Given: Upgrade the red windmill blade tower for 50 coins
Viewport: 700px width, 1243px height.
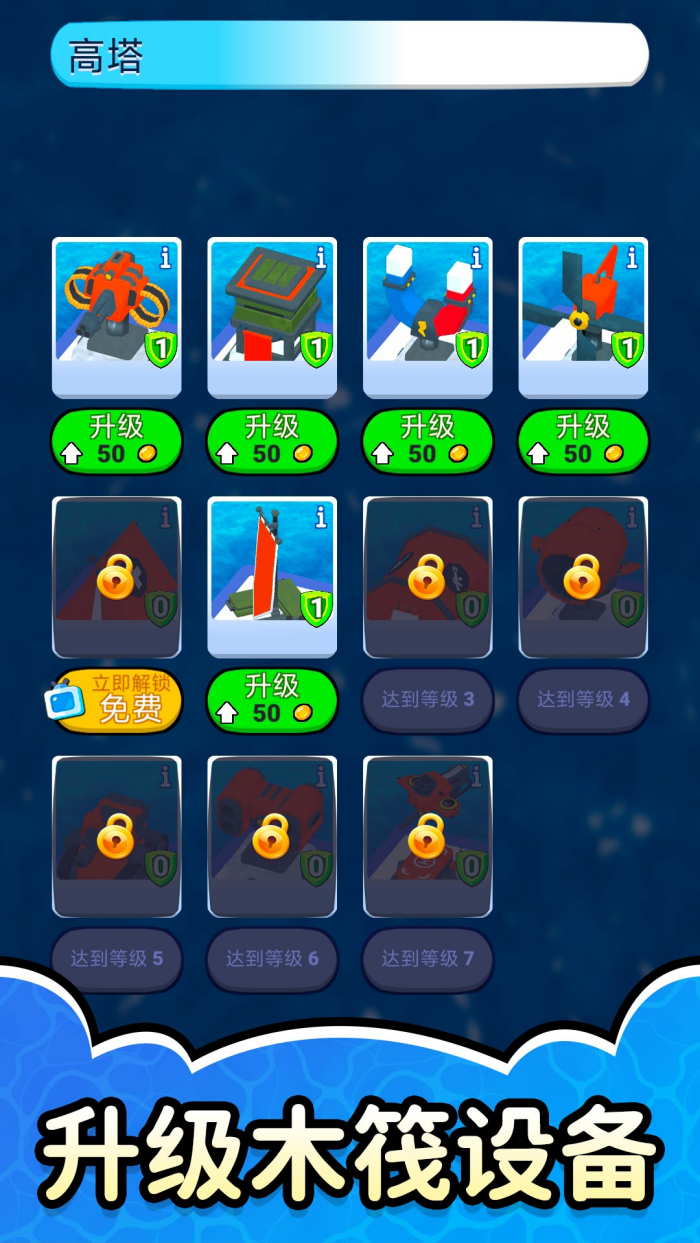Looking at the screenshot, I should pos(583,441).
